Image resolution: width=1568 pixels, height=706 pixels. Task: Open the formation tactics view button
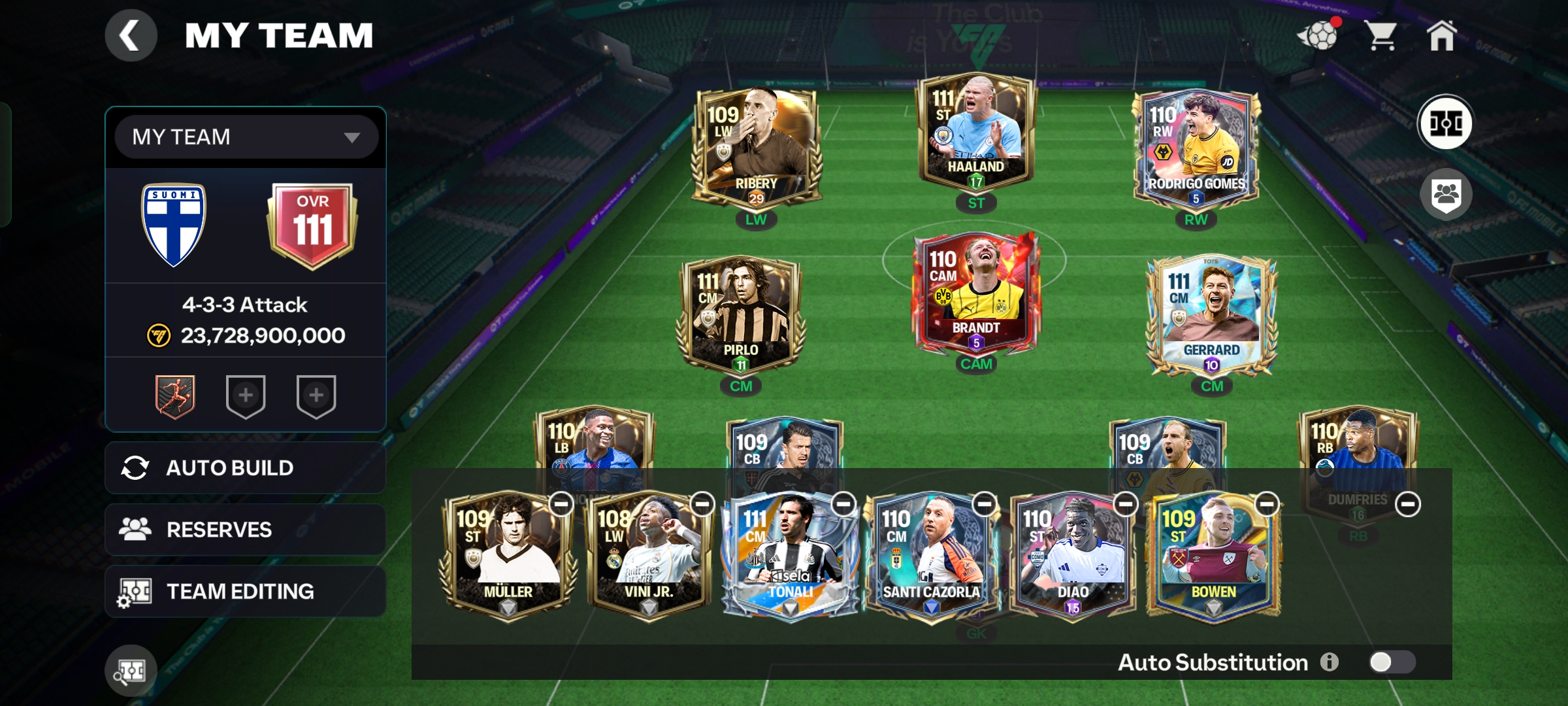point(1445,123)
